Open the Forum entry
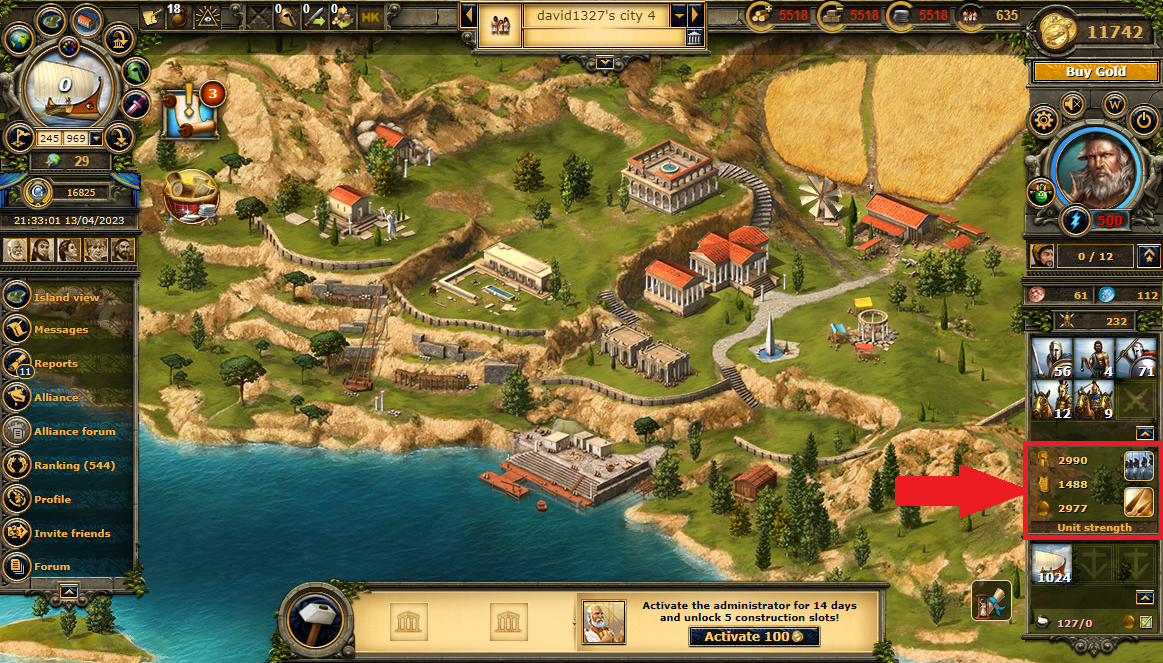This screenshot has width=1163, height=663. 52,567
